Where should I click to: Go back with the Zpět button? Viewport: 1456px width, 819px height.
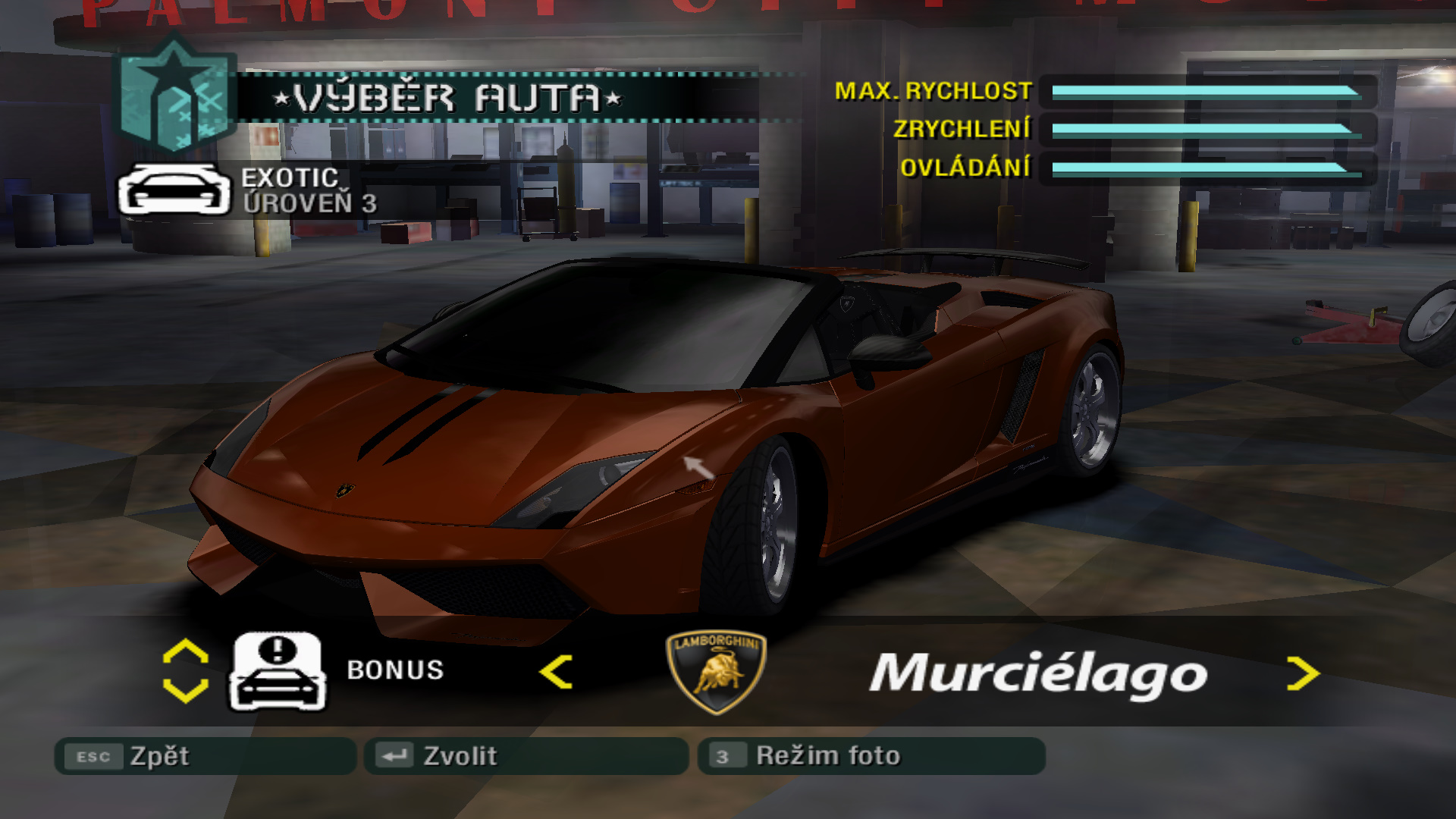pos(205,756)
